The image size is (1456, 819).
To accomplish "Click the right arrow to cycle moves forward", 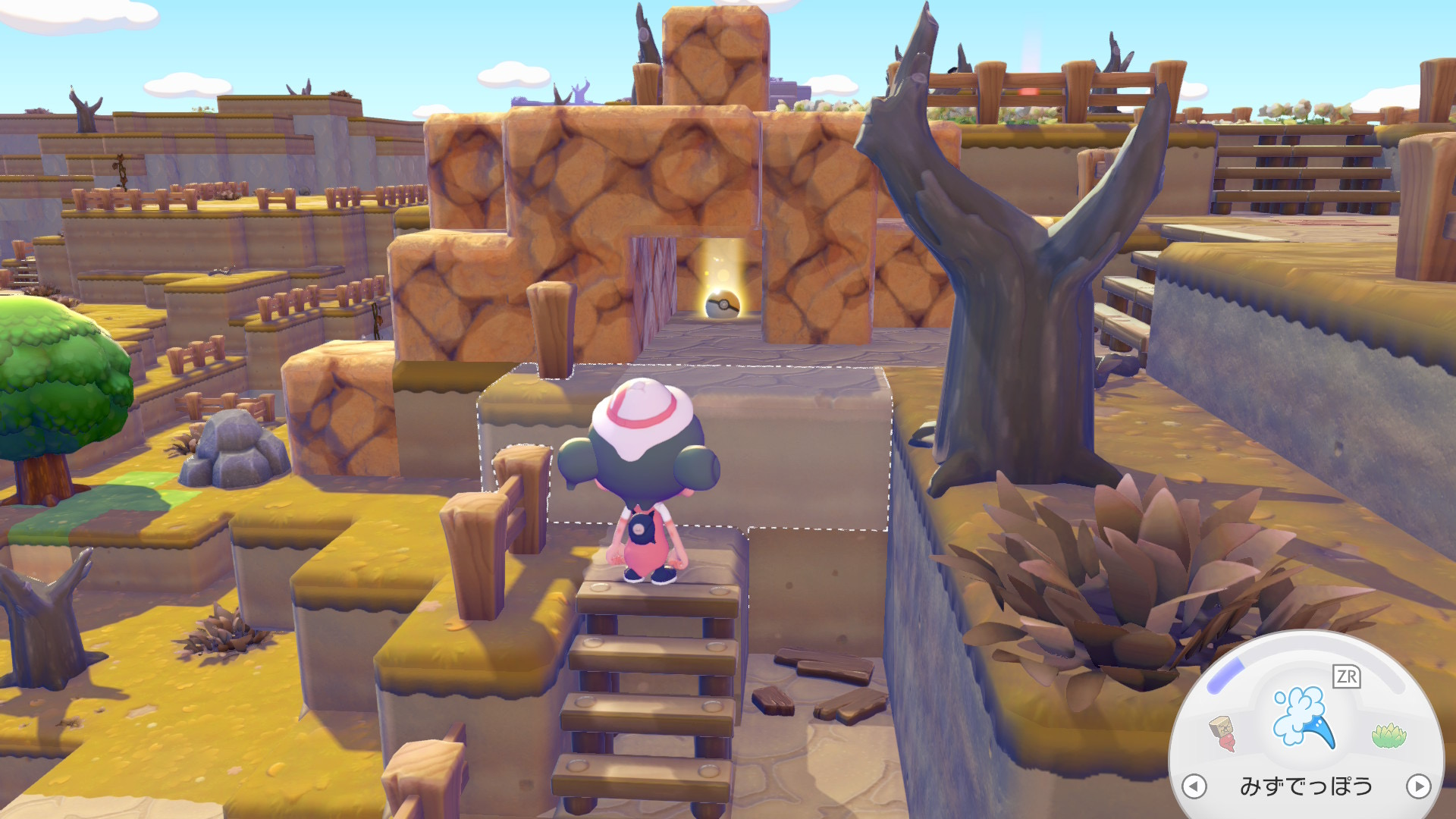I will tap(1418, 786).
